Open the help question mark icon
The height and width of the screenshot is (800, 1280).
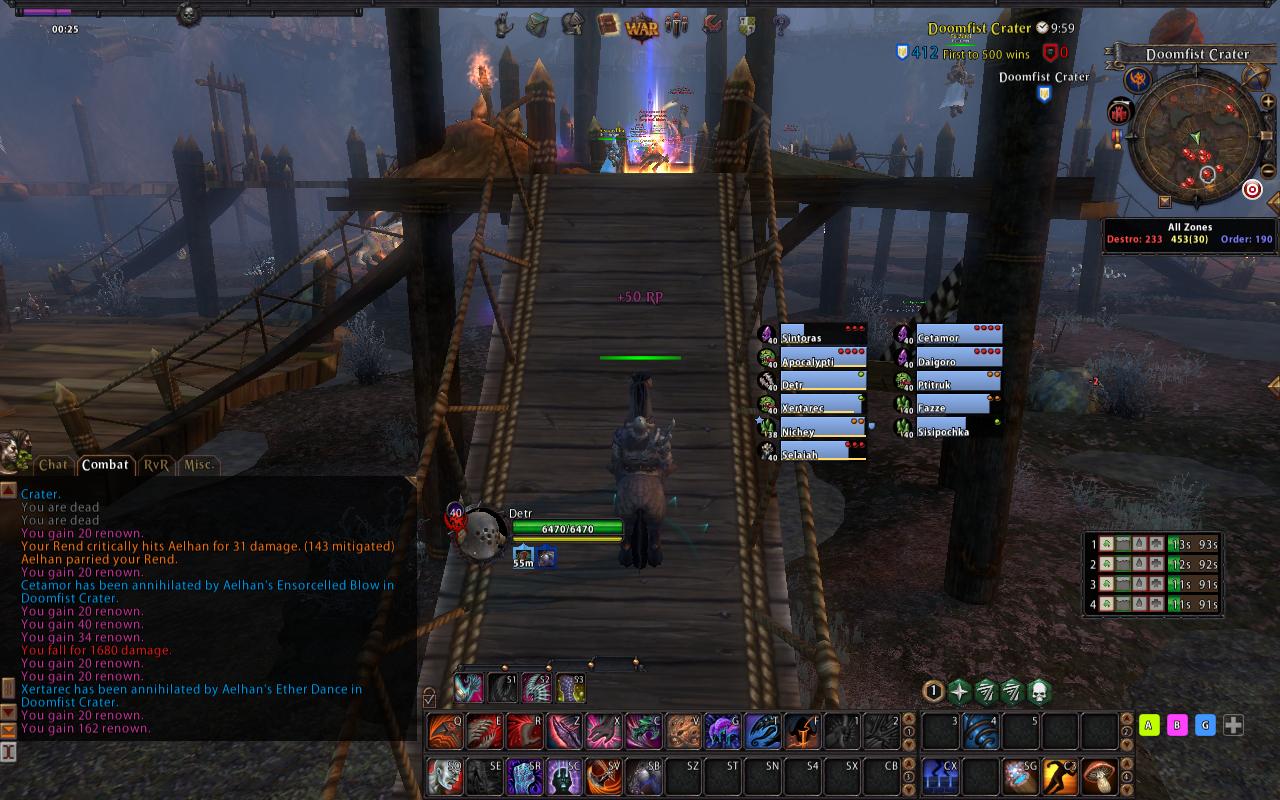coord(781,26)
